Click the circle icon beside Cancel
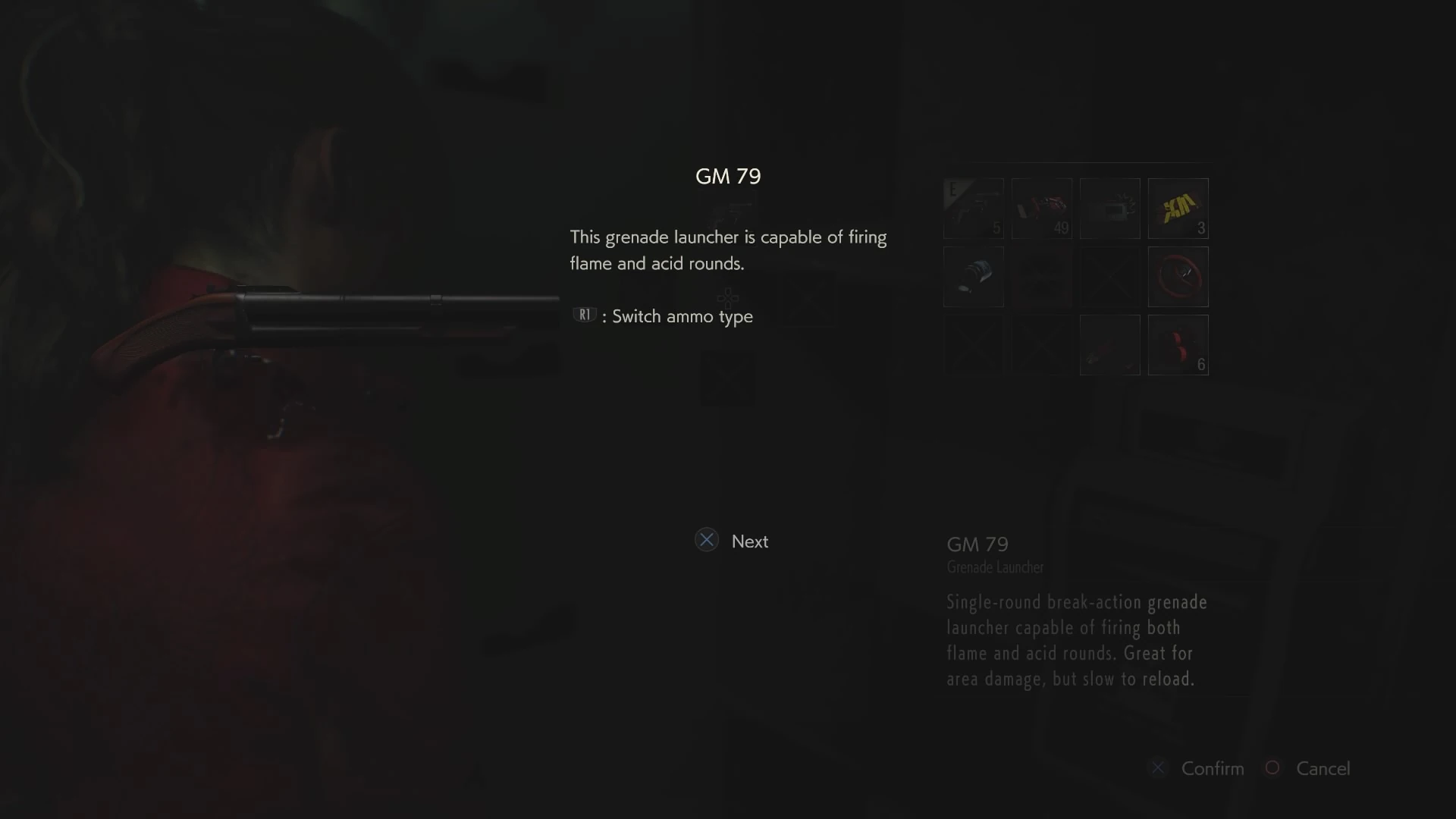Viewport: 1456px width, 819px height. (1272, 768)
